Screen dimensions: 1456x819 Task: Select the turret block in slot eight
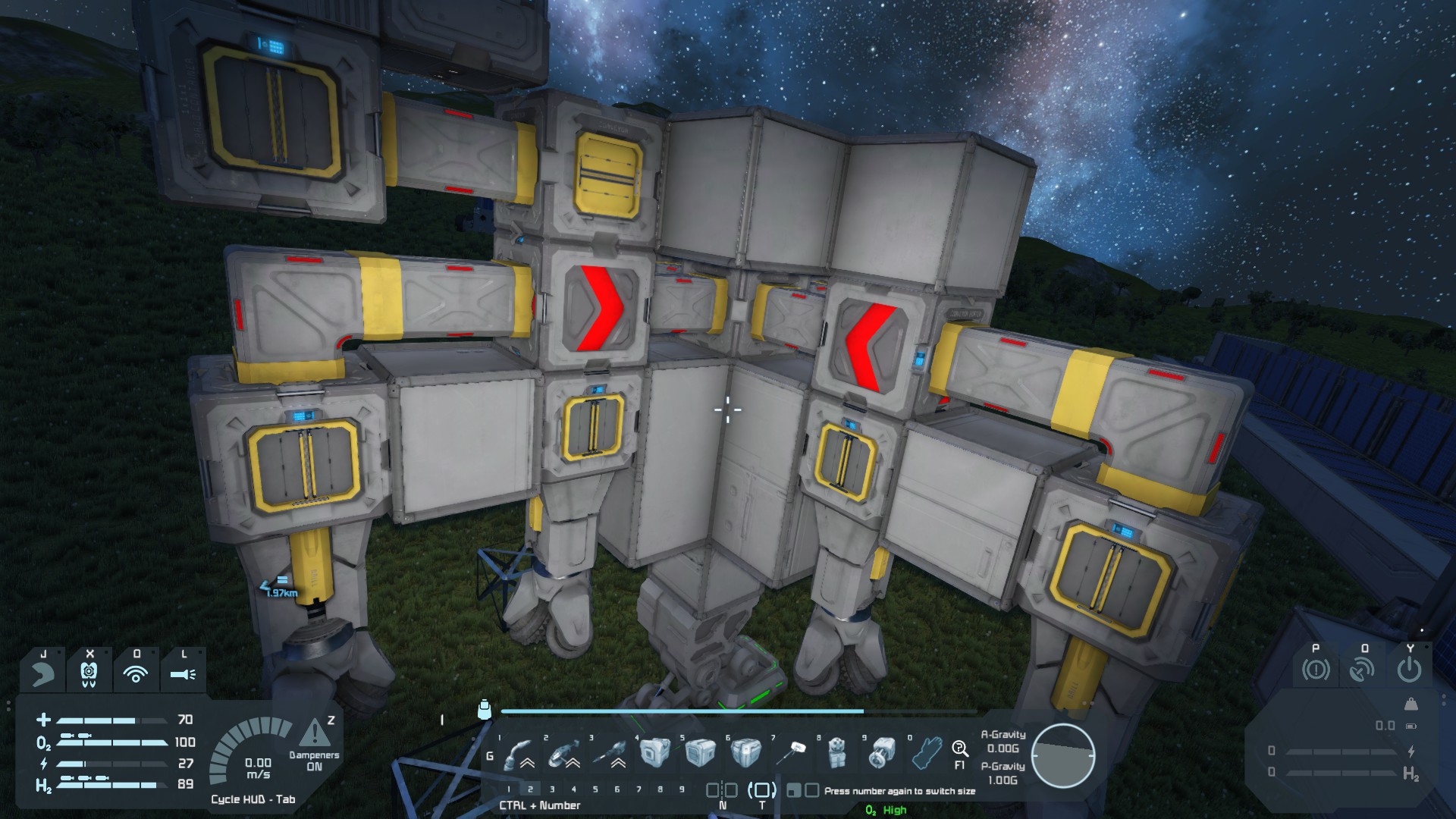(836, 752)
